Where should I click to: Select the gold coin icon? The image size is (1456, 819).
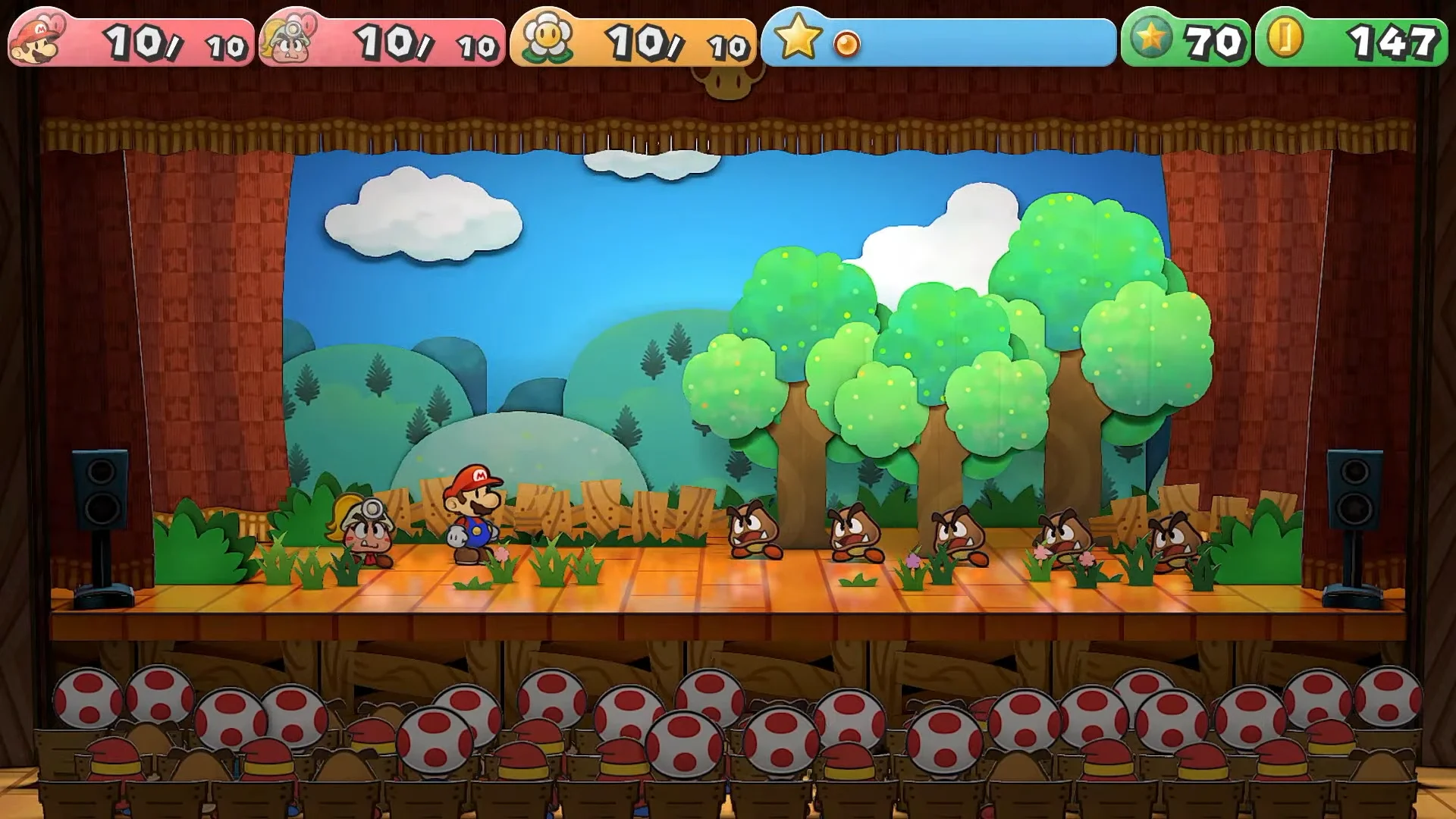[1285, 38]
